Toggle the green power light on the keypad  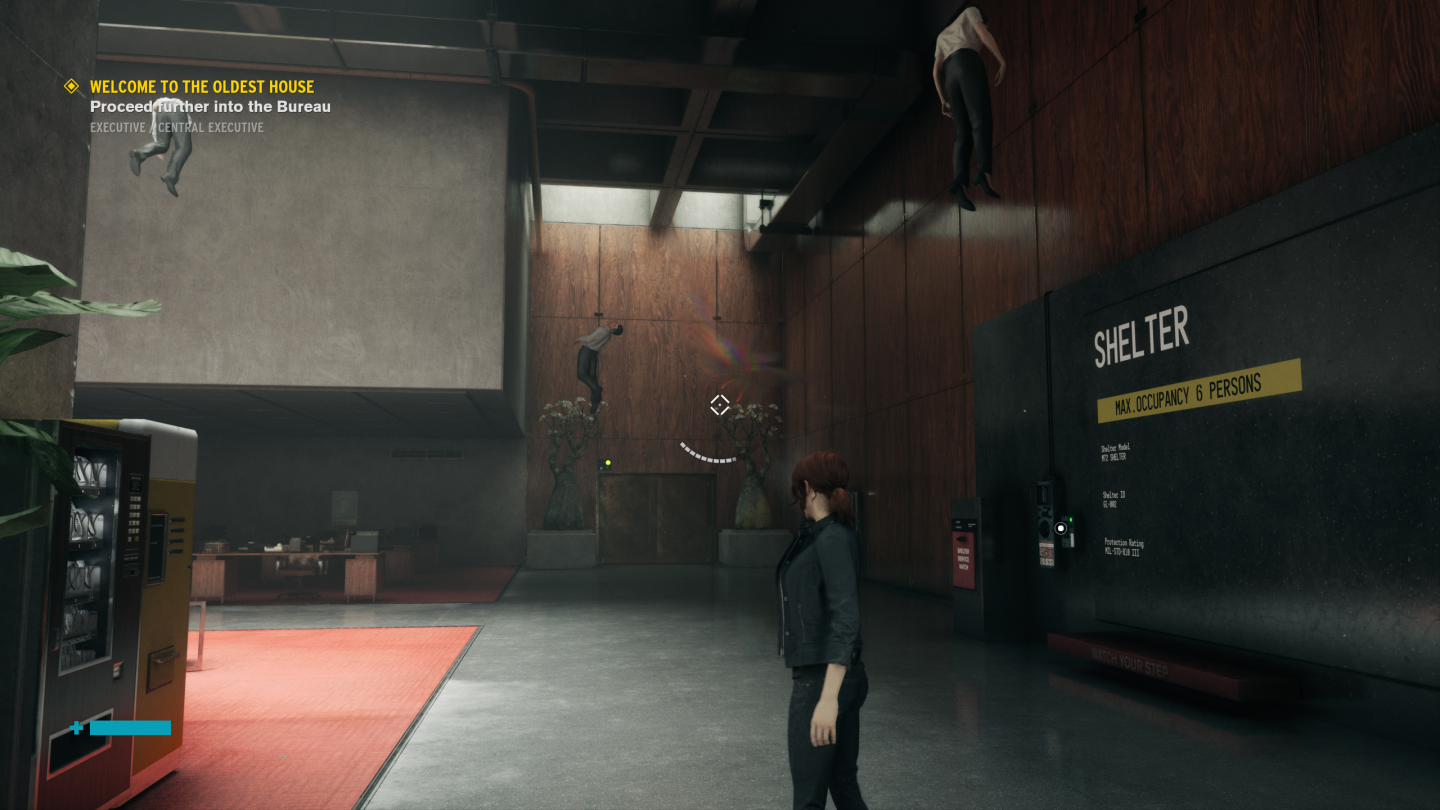click(x=1071, y=519)
